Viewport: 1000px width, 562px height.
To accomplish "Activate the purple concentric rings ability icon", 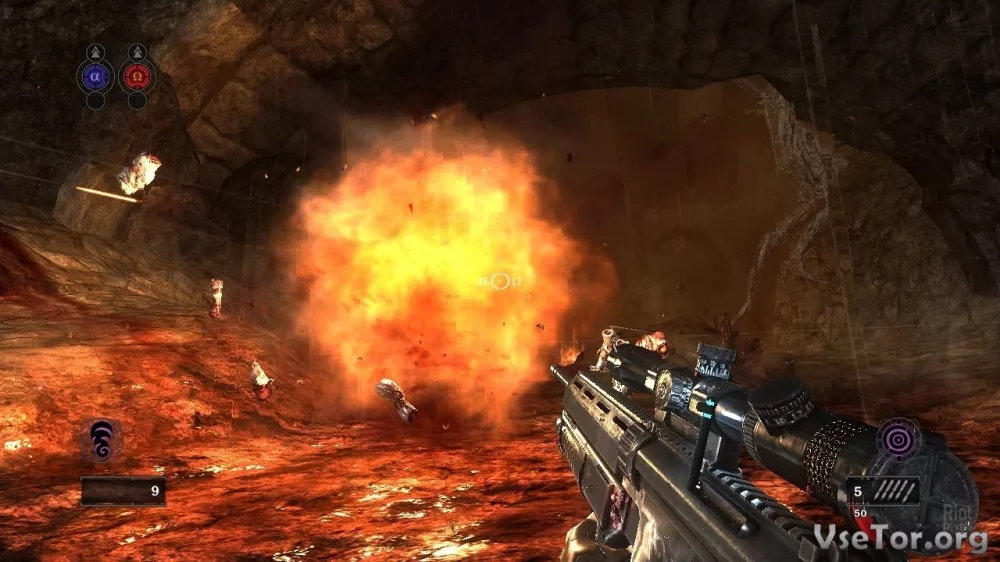I will 897,439.
